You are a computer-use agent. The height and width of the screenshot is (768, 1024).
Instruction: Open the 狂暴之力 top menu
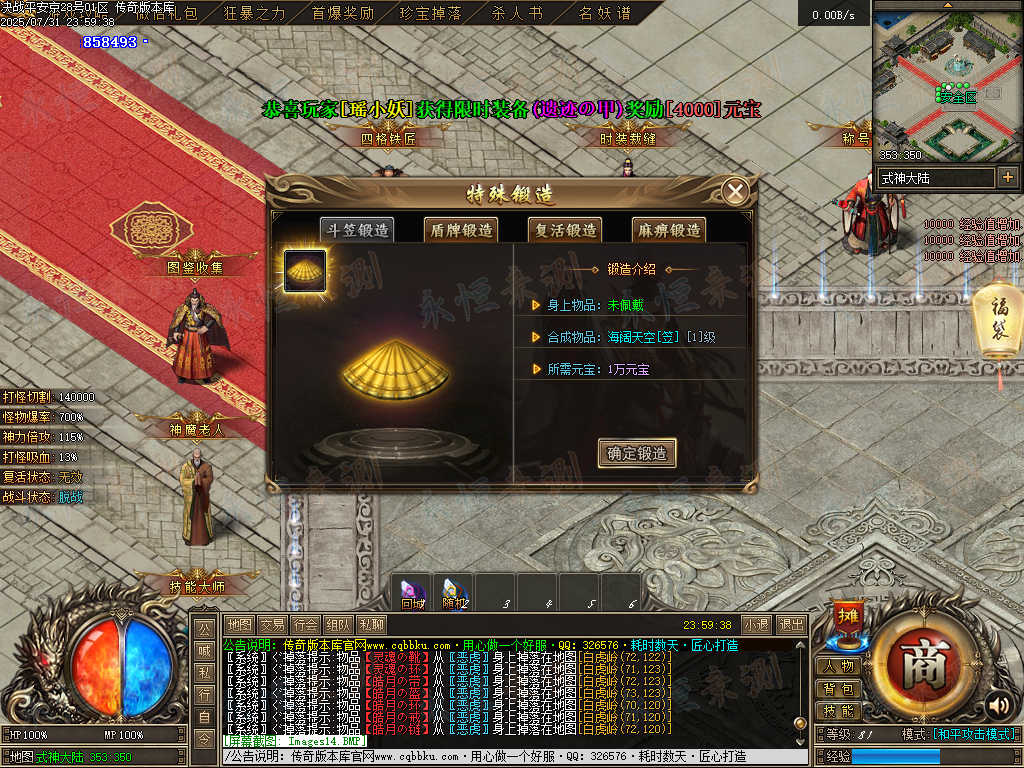pos(254,14)
